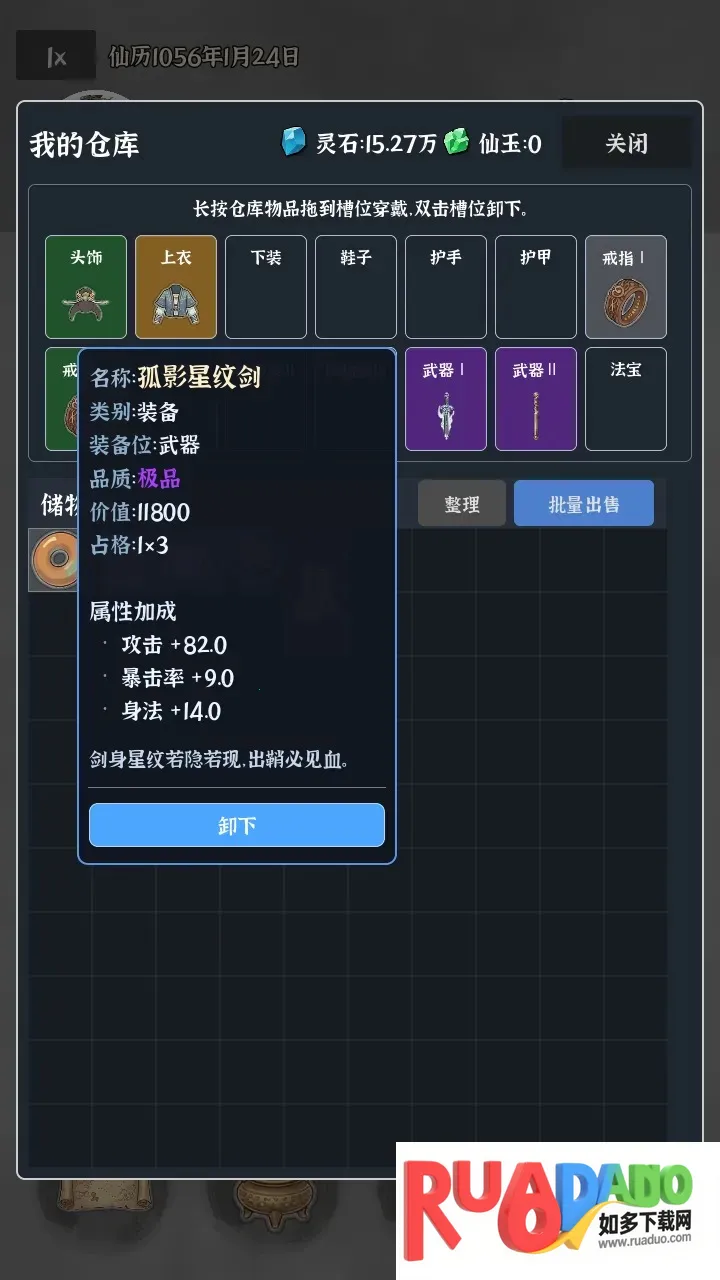Viewport: 720px width, 1280px height.
Task: Choose the empty 护甲 armor slot
Action: 536,287
